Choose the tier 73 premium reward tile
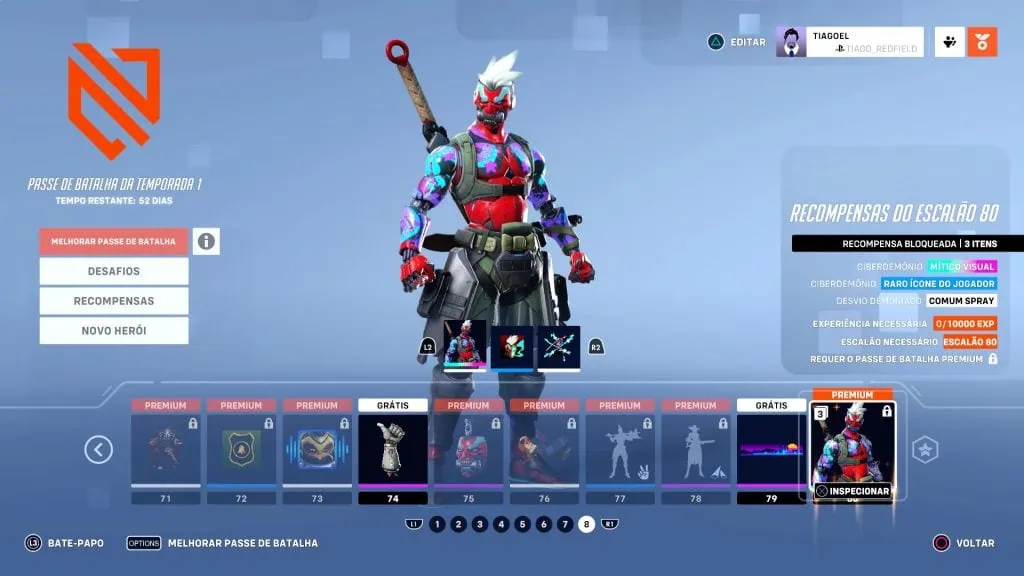1024x576 pixels. (x=317, y=450)
